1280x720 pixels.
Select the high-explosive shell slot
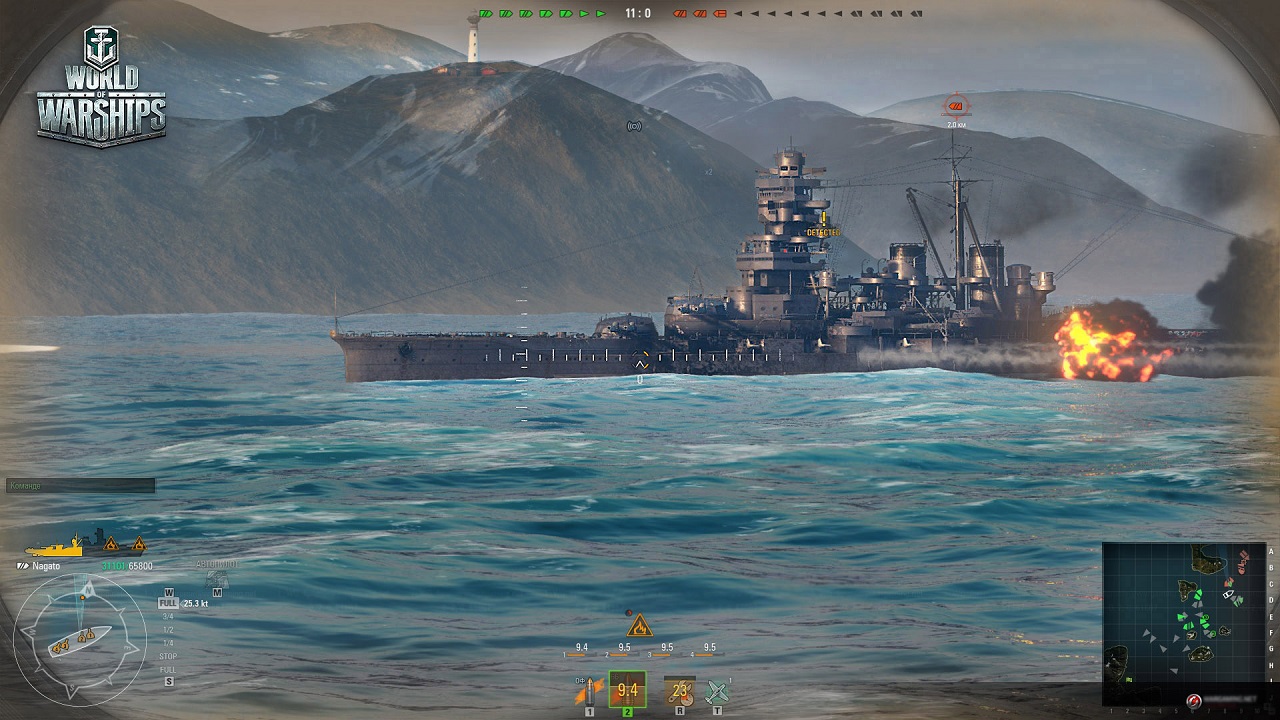point(589,690)
